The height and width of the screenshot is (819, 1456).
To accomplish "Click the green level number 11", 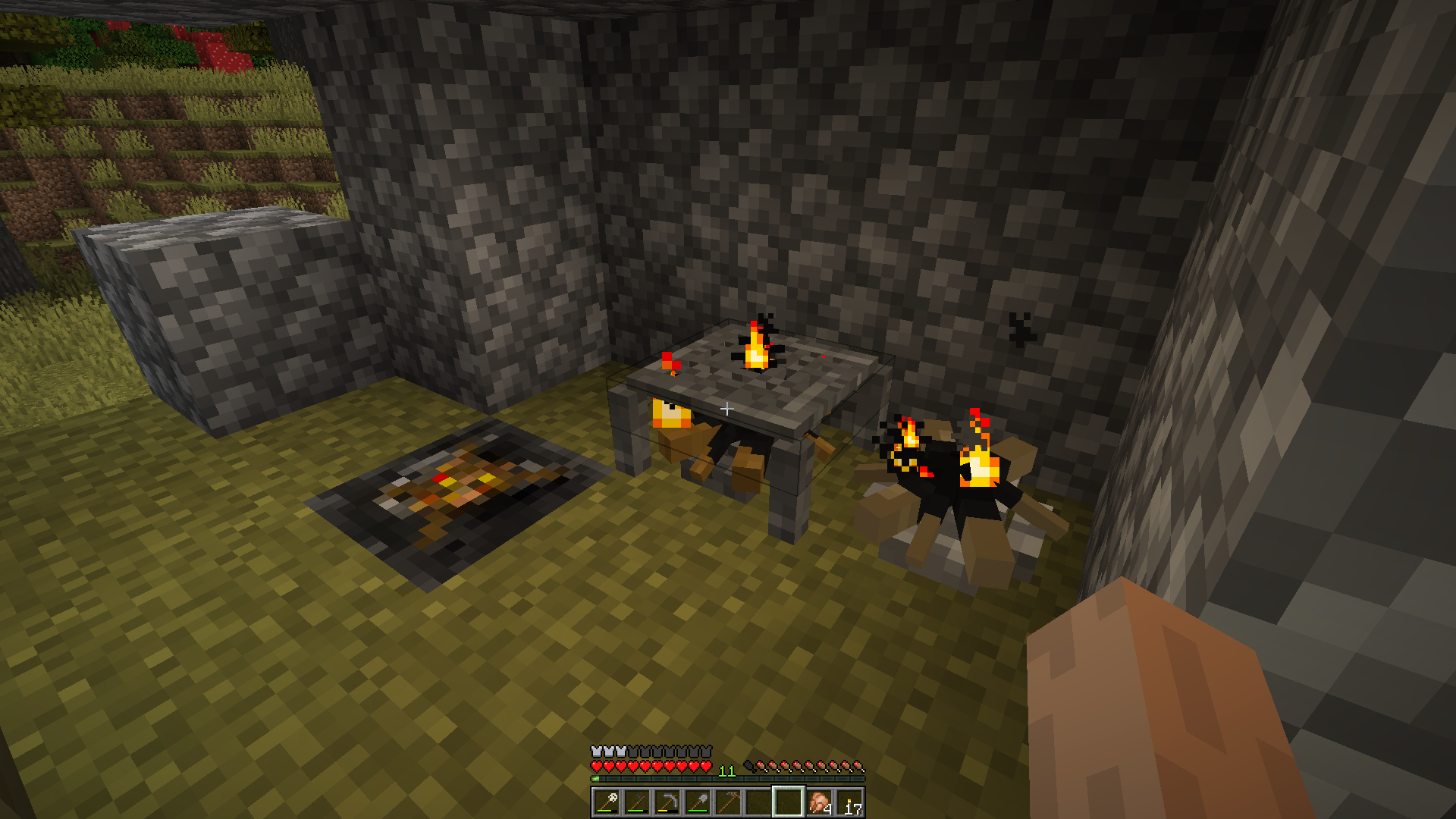I will coord(726,770).
